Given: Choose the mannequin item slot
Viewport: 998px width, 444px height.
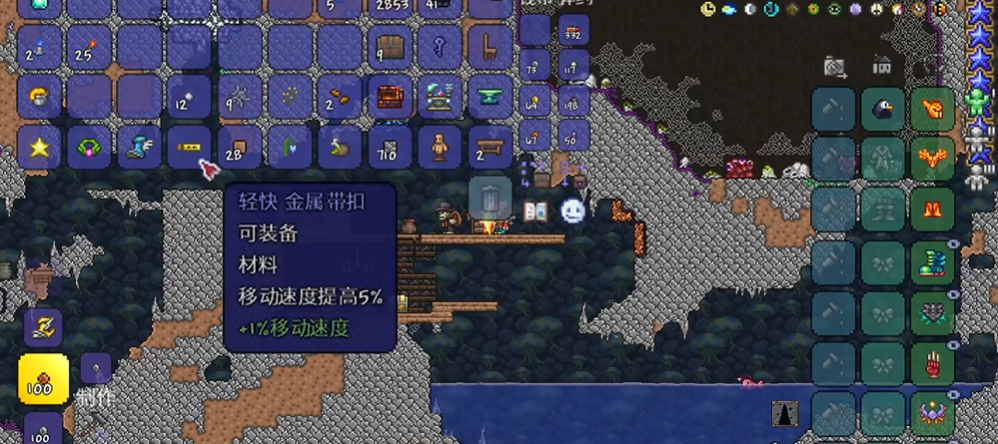Looking at the screenshot, I should point(440,146).
